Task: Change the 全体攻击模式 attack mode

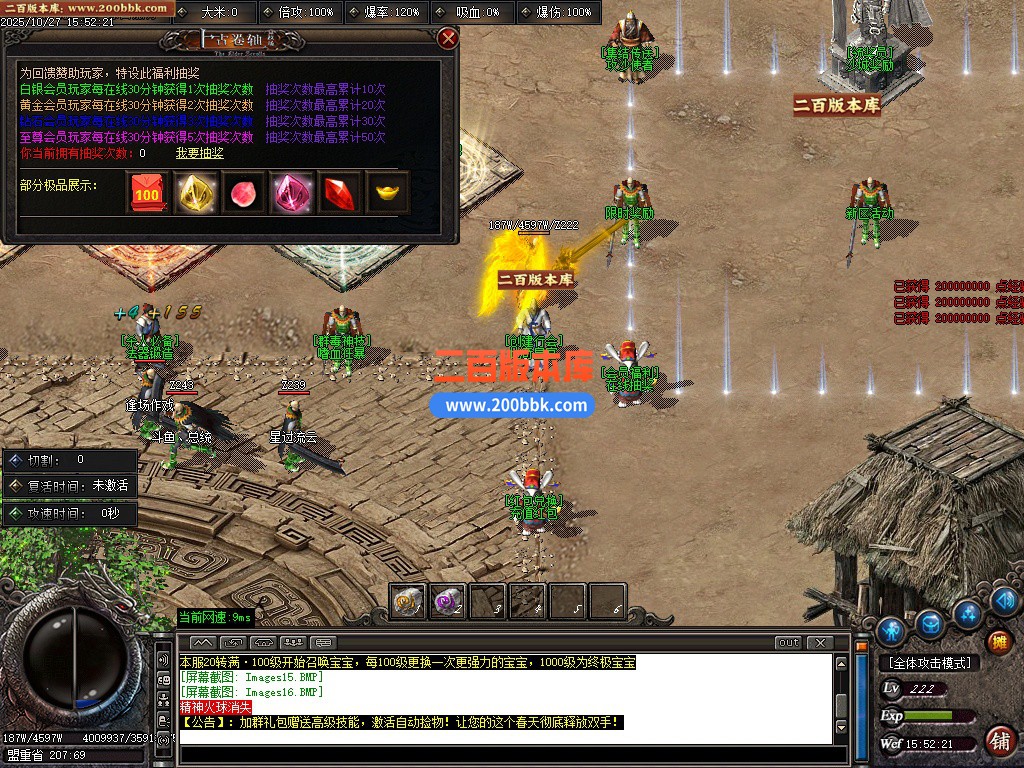Action: pyautogui.click(x=929, y=663)
